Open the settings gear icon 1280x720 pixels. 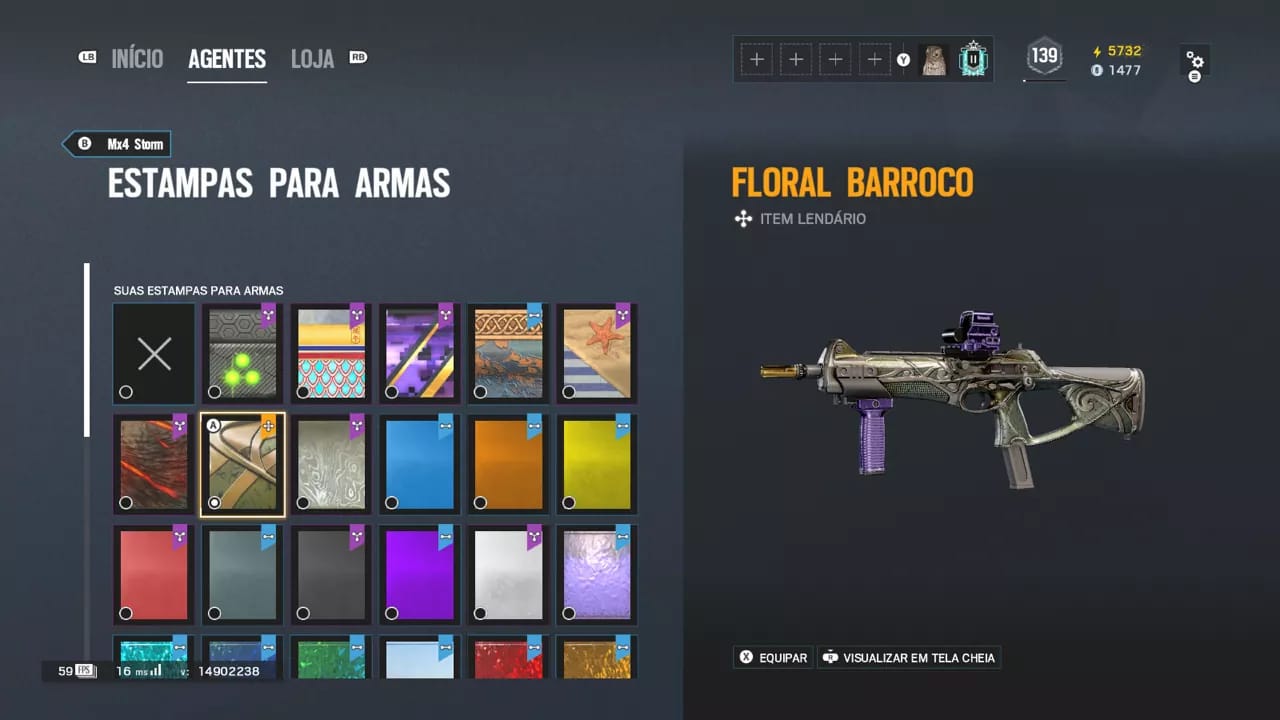[1196, 60]
